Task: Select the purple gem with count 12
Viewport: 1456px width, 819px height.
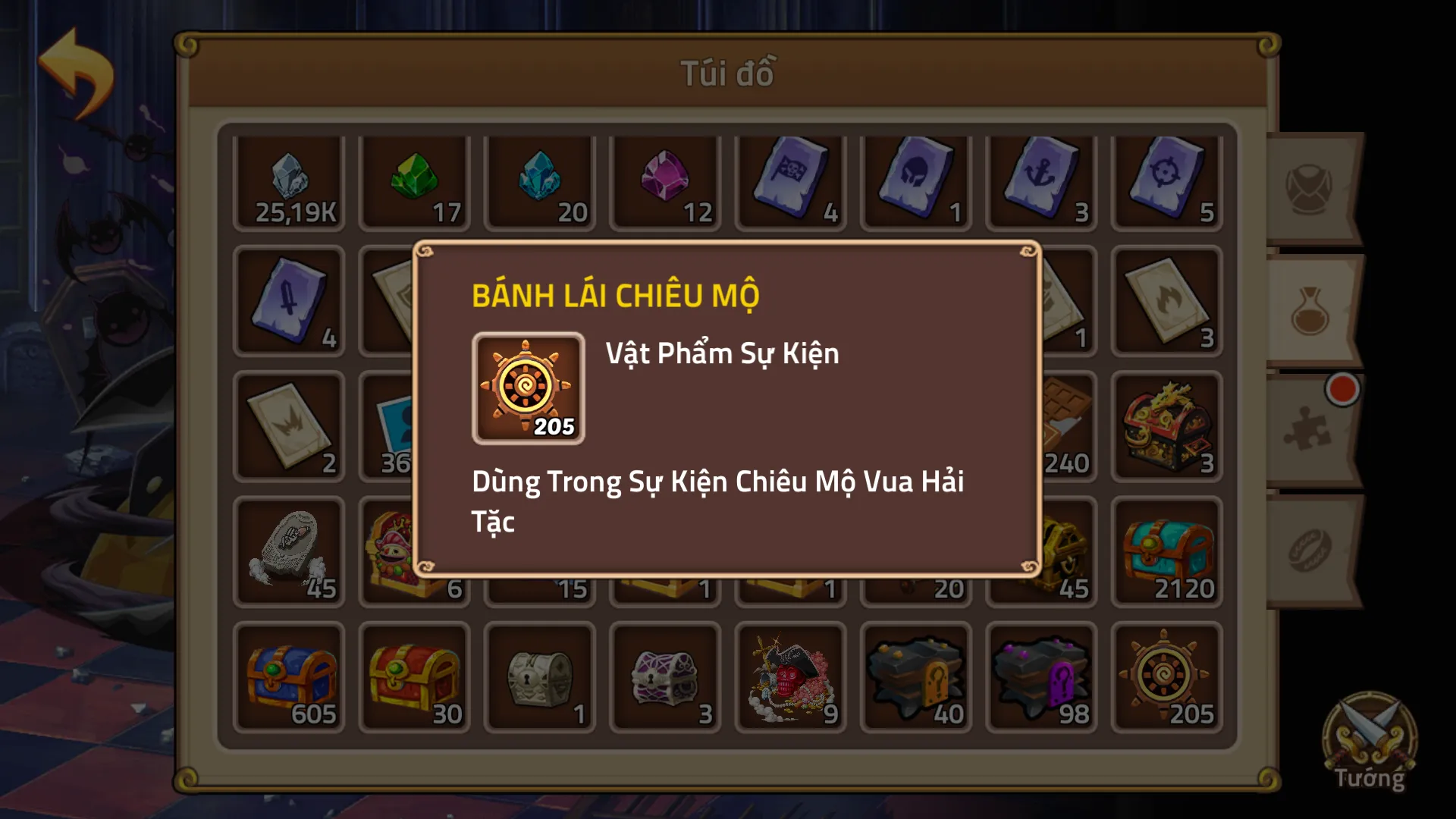Action: click(666, 182)
